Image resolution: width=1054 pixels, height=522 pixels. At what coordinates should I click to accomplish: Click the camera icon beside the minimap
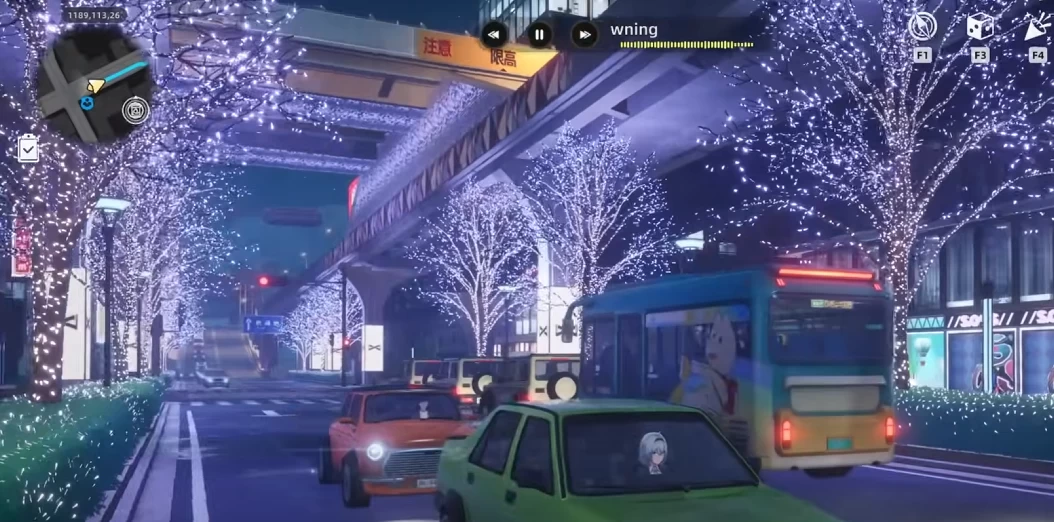pyautogui.click(x=134, y=110)
